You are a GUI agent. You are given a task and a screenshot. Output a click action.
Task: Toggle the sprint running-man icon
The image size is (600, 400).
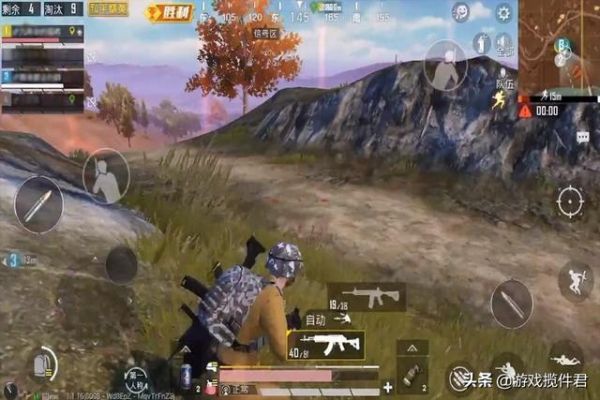497,100
